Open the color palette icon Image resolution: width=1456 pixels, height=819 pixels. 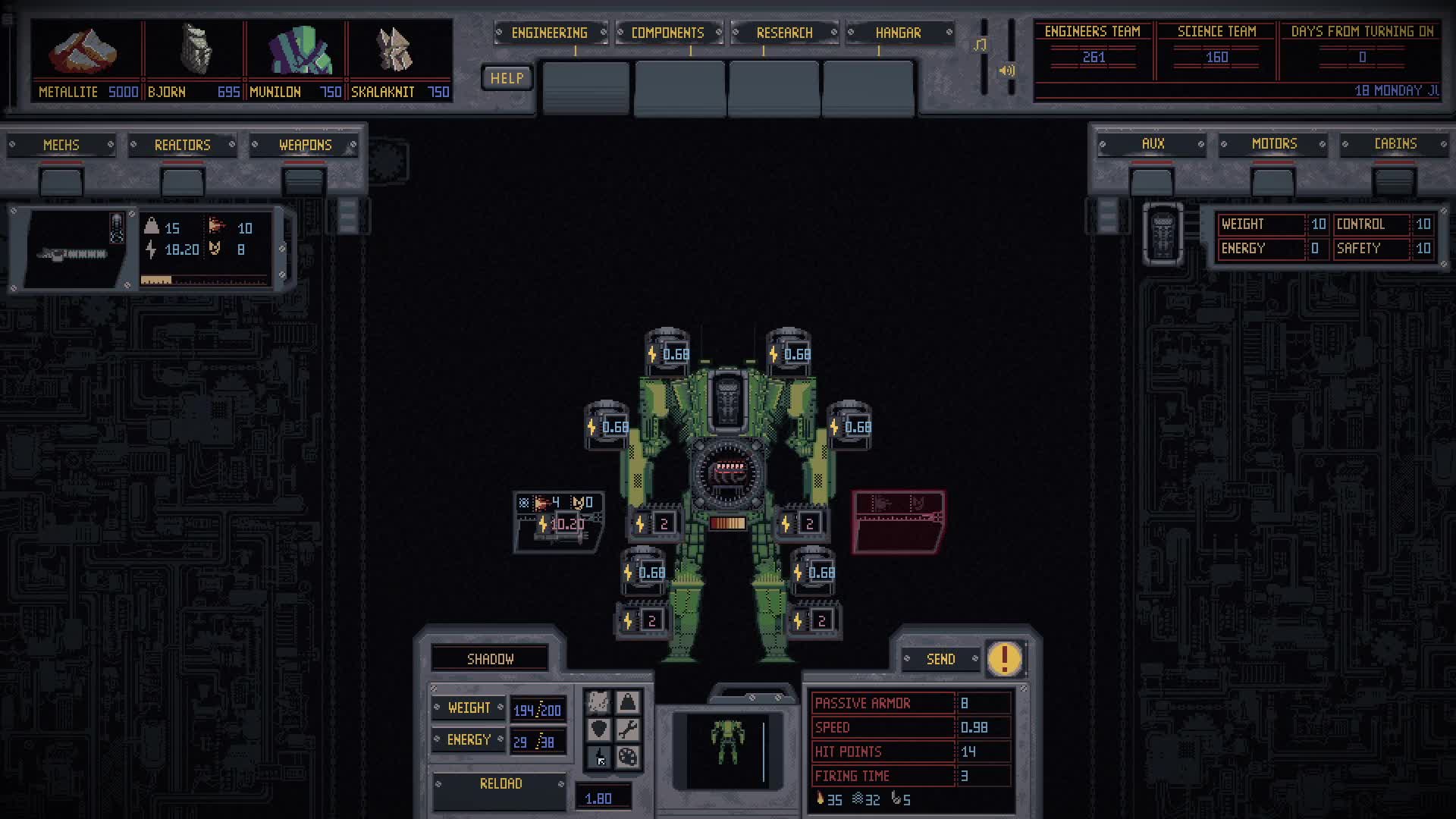tap(626, 758)
